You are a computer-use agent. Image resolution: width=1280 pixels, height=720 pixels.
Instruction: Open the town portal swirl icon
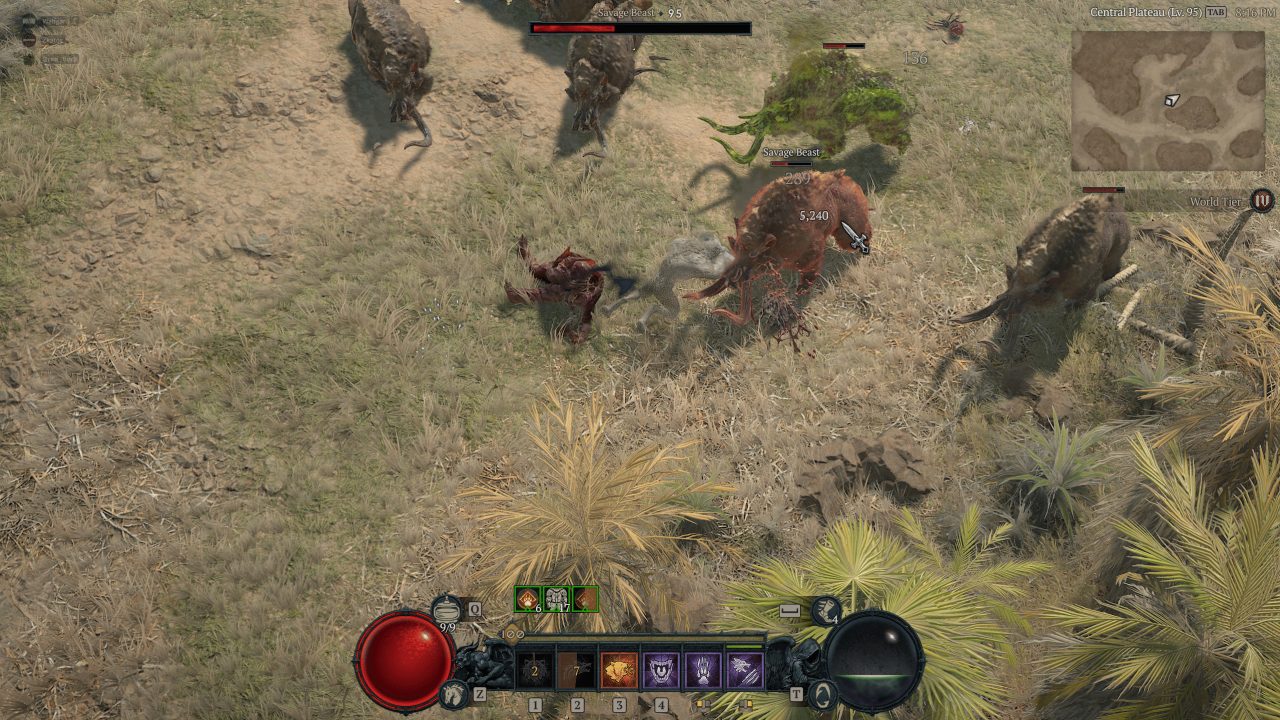point(822,692)
